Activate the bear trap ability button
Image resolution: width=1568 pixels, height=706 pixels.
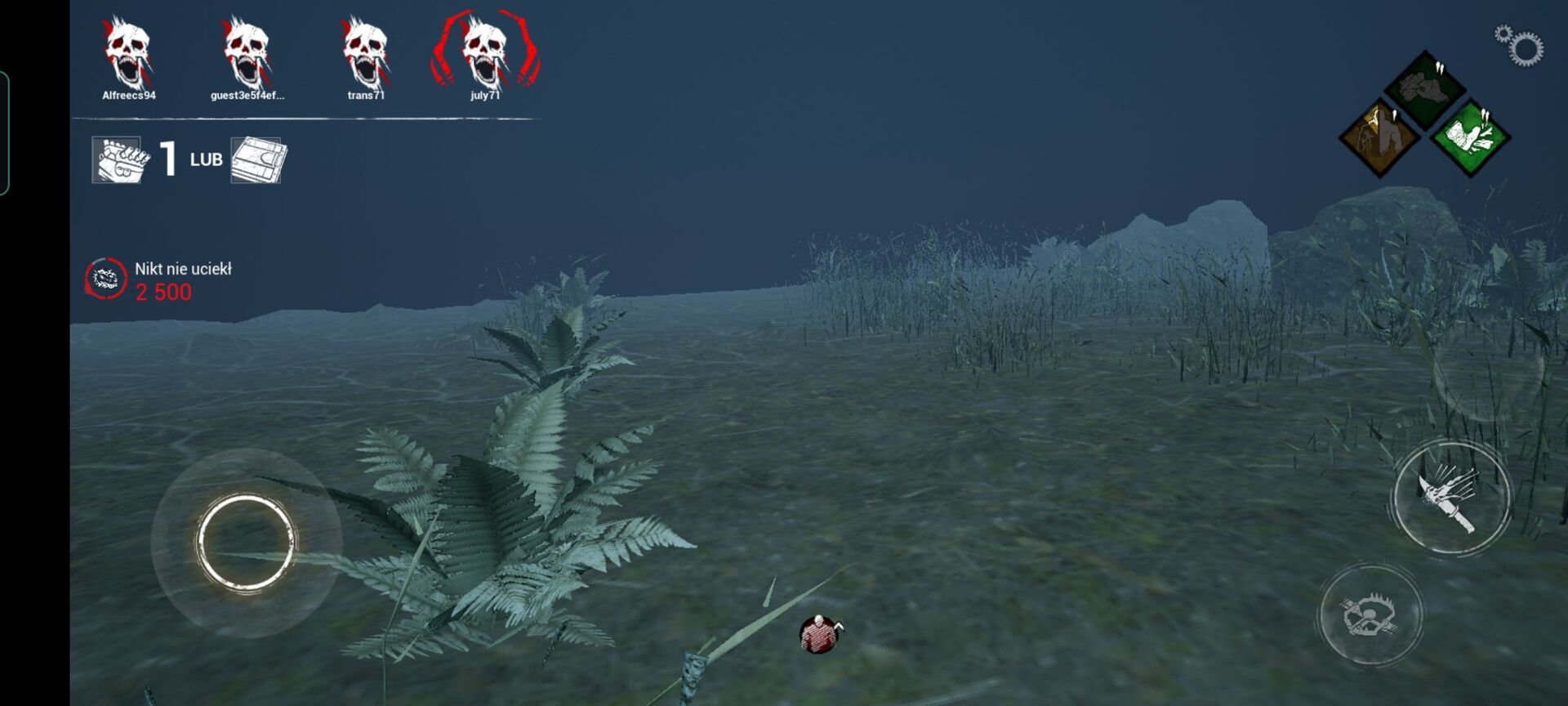coord(1370,614)
